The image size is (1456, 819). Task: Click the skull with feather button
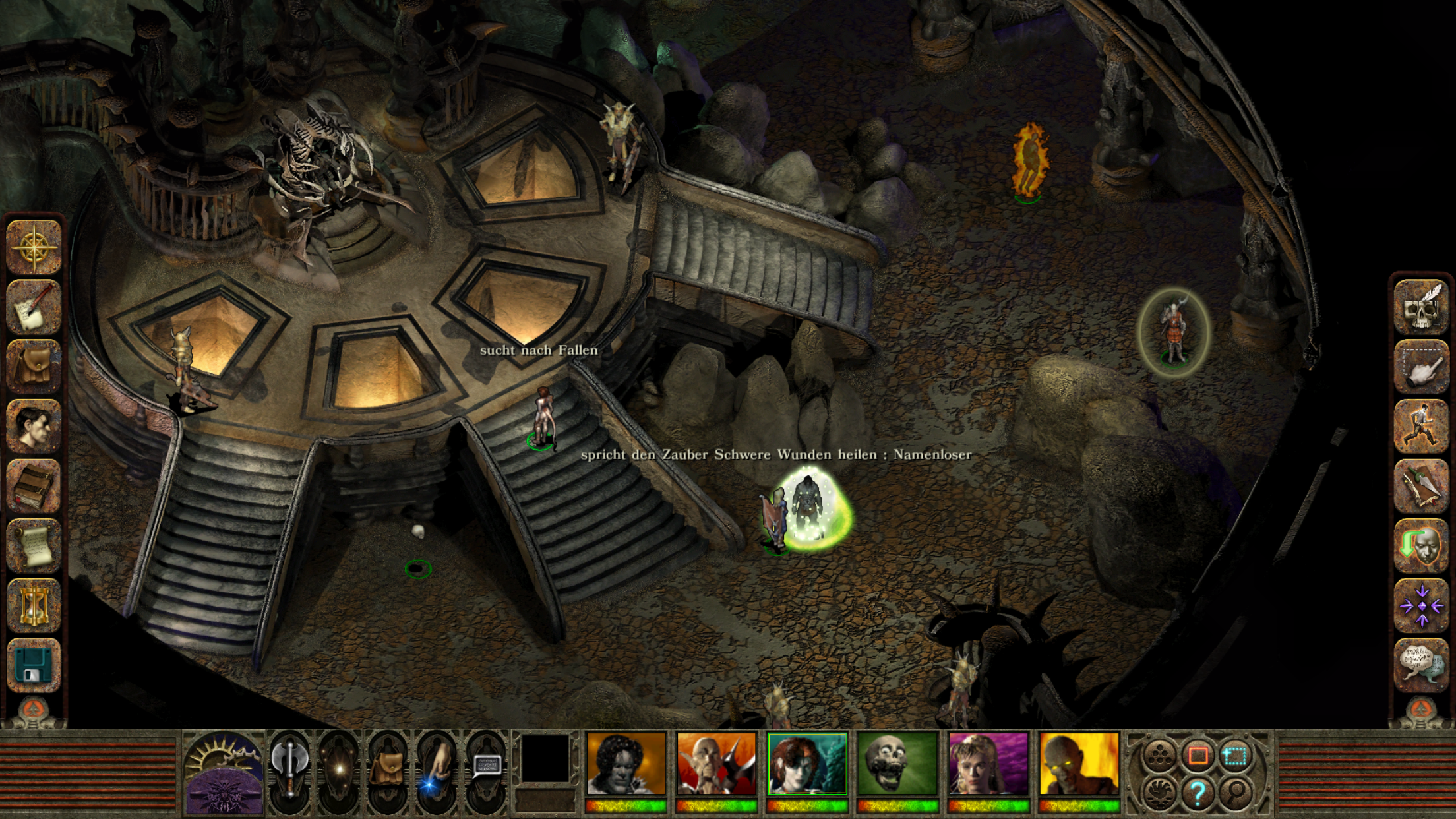1422,308
